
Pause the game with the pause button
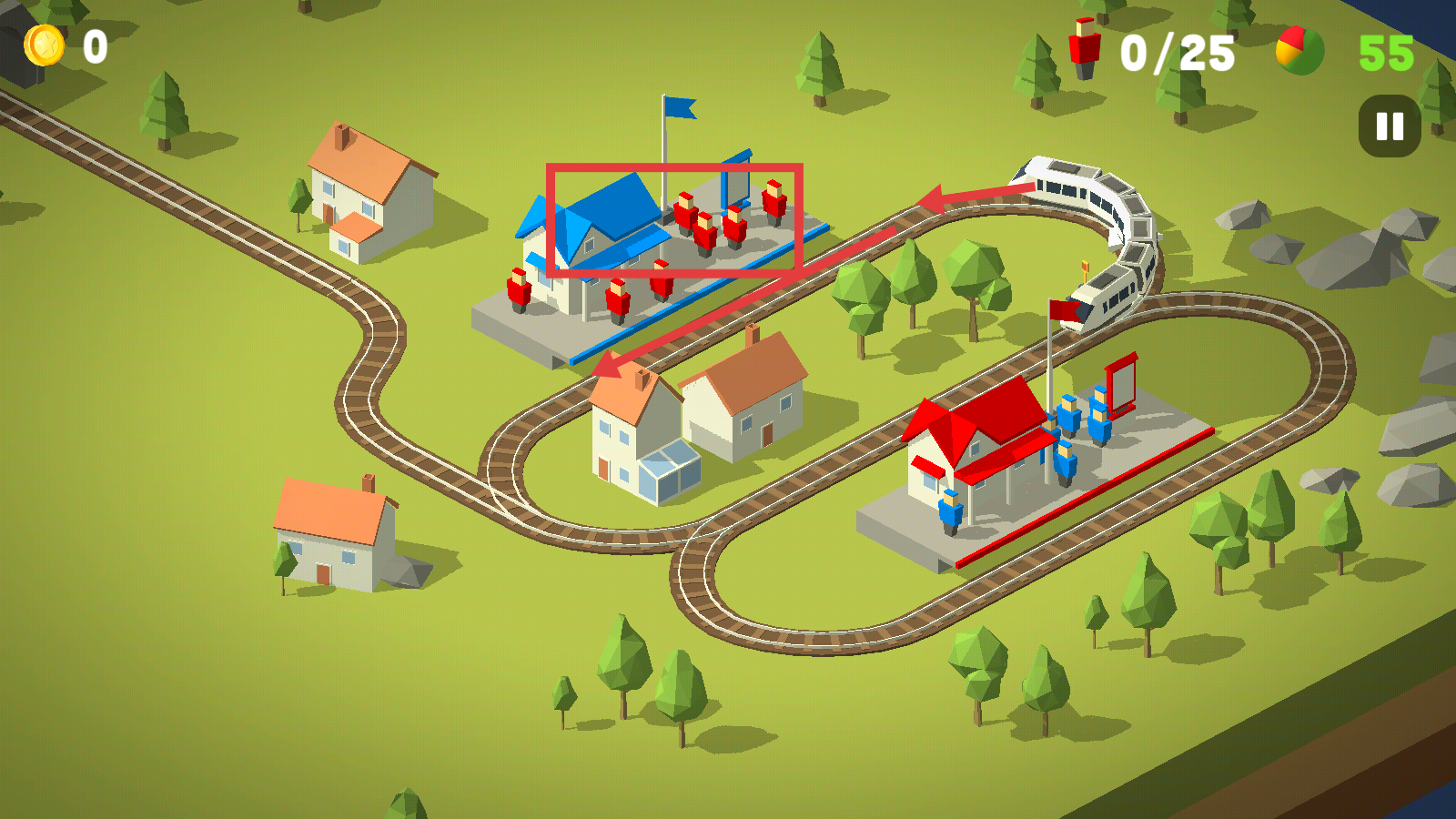pos(1390,126)
